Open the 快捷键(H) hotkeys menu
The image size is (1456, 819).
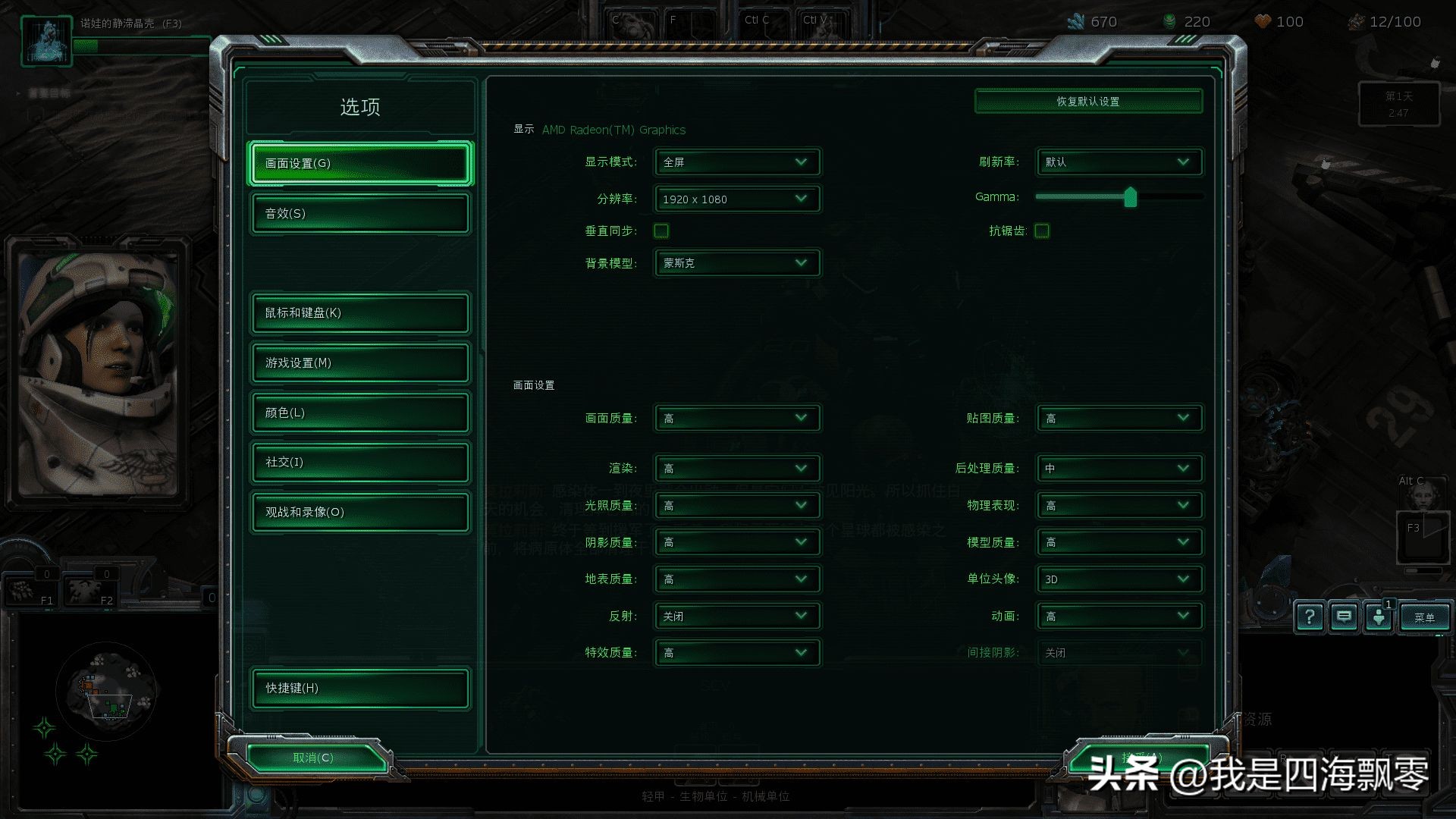click(x=360, y=688)
